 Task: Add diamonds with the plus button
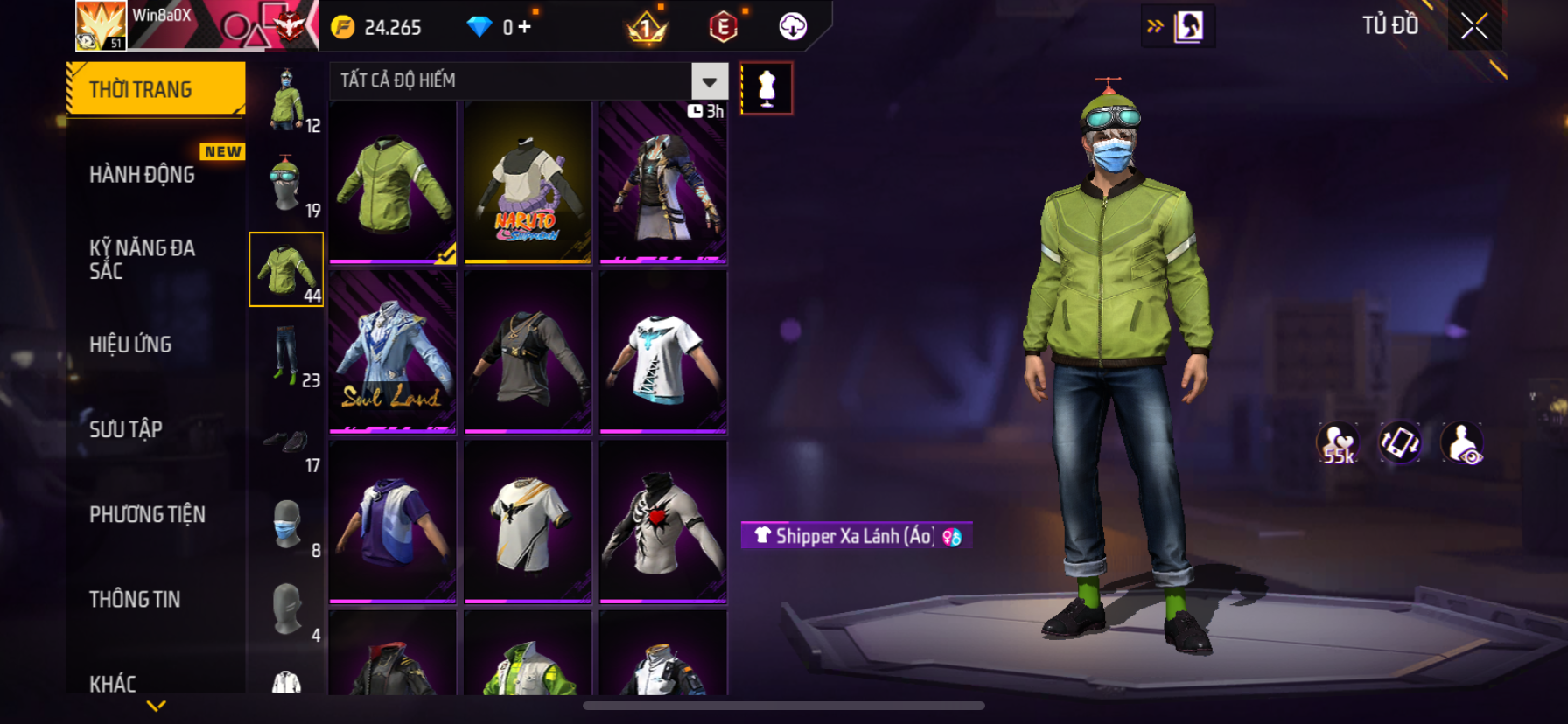524,27
